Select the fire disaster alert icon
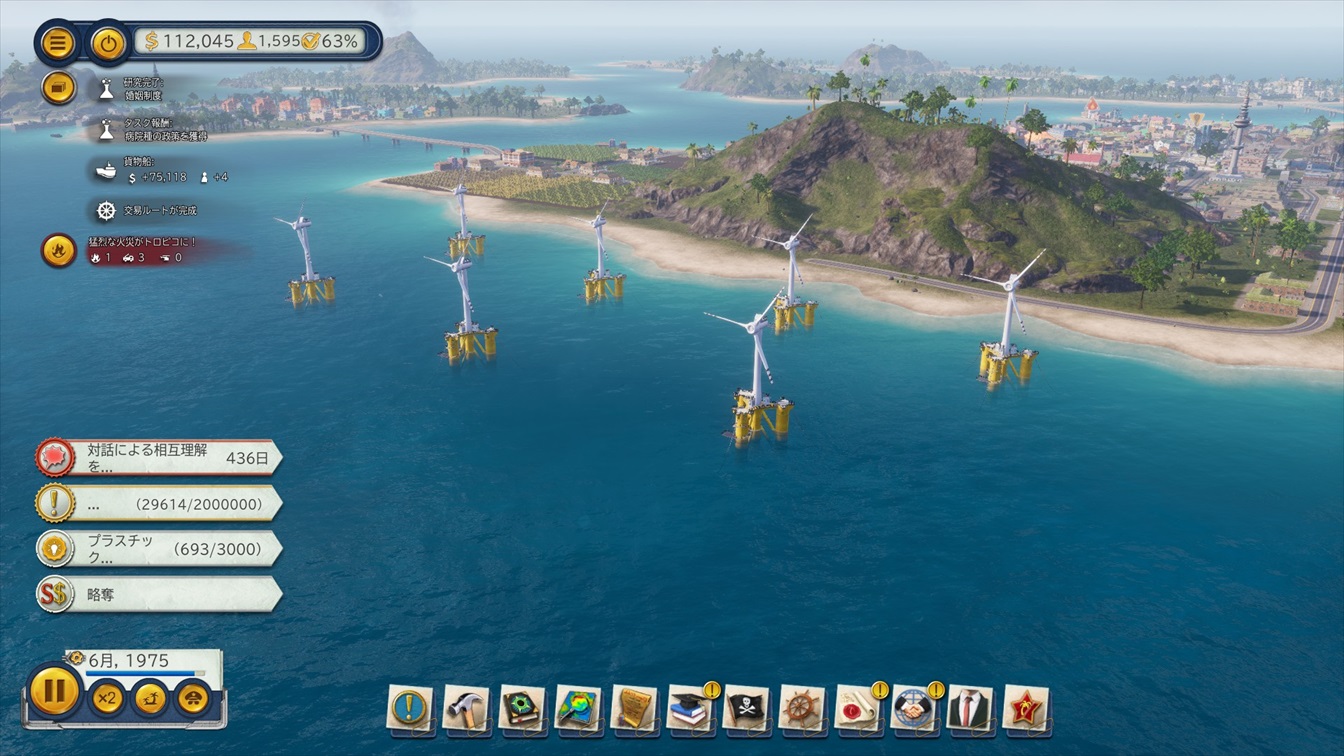The width and height of the screenshot is (1344, 756). click(x=58, y=250)
